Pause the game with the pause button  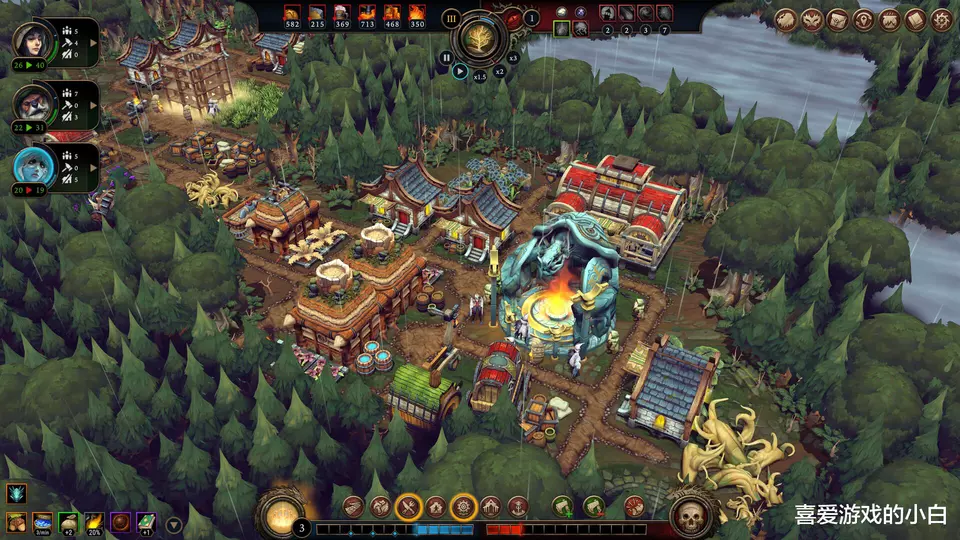446,58
